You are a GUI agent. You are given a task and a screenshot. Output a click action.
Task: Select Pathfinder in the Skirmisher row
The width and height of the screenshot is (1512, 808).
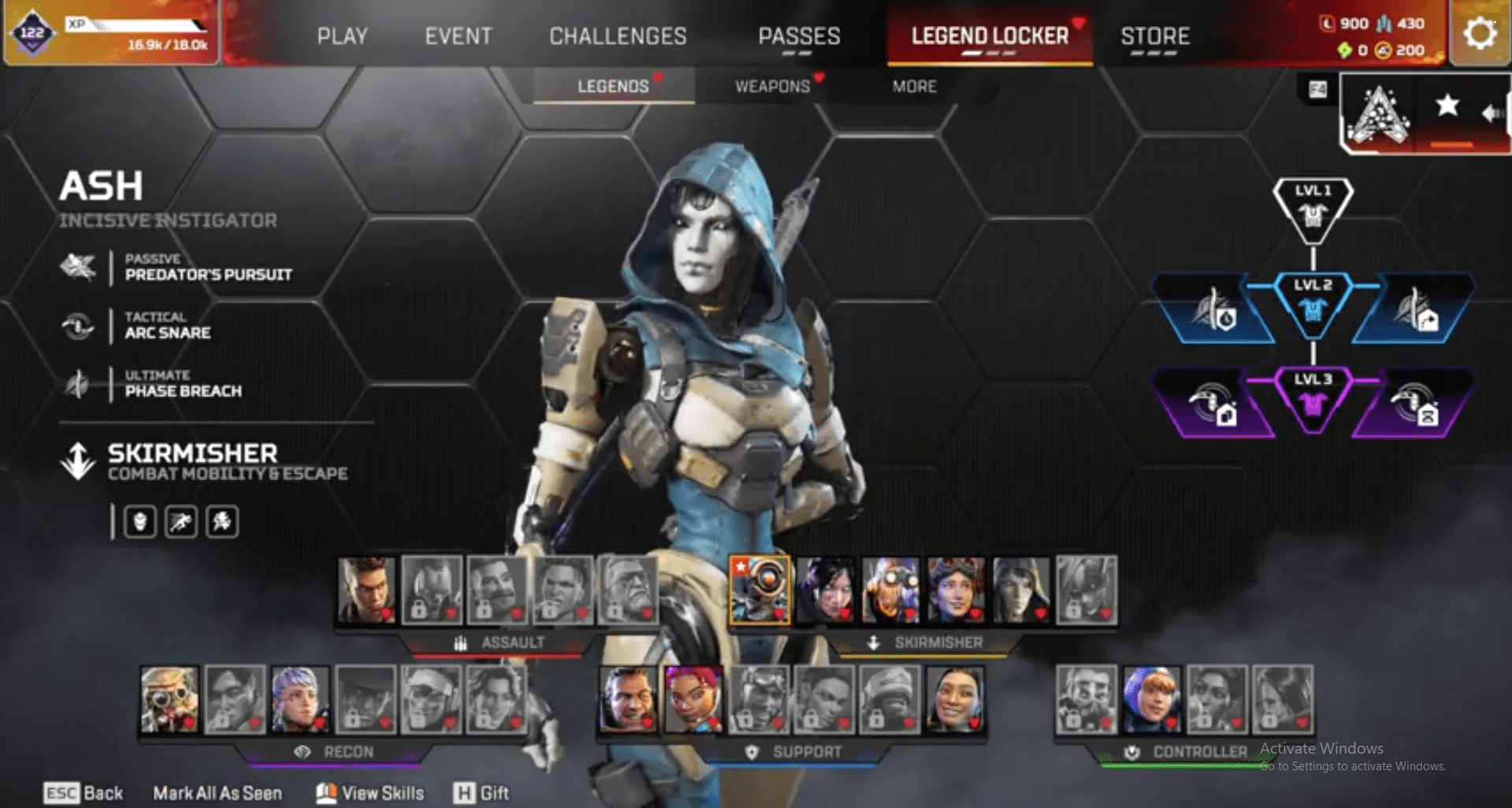tap(759, 589)
